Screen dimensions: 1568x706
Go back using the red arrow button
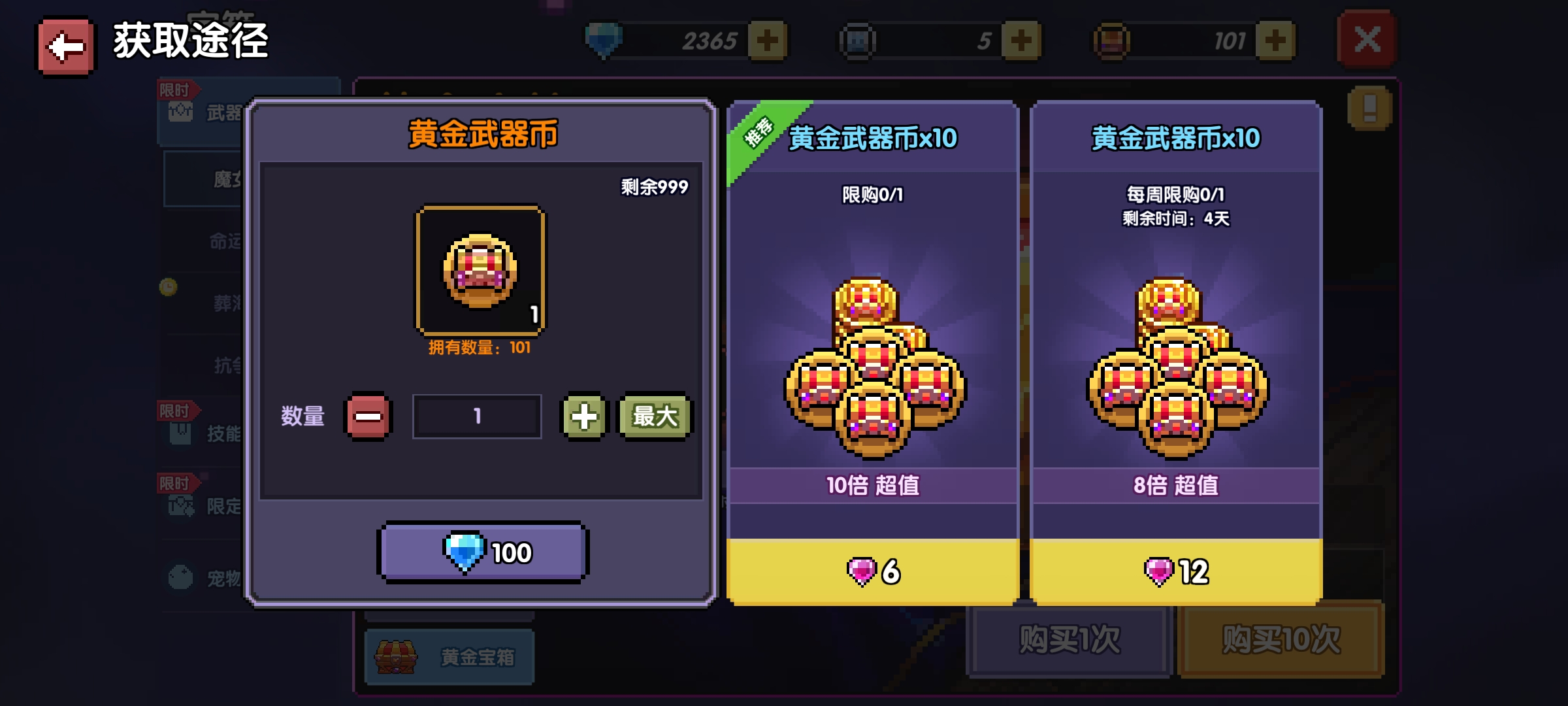click(65, 46)
